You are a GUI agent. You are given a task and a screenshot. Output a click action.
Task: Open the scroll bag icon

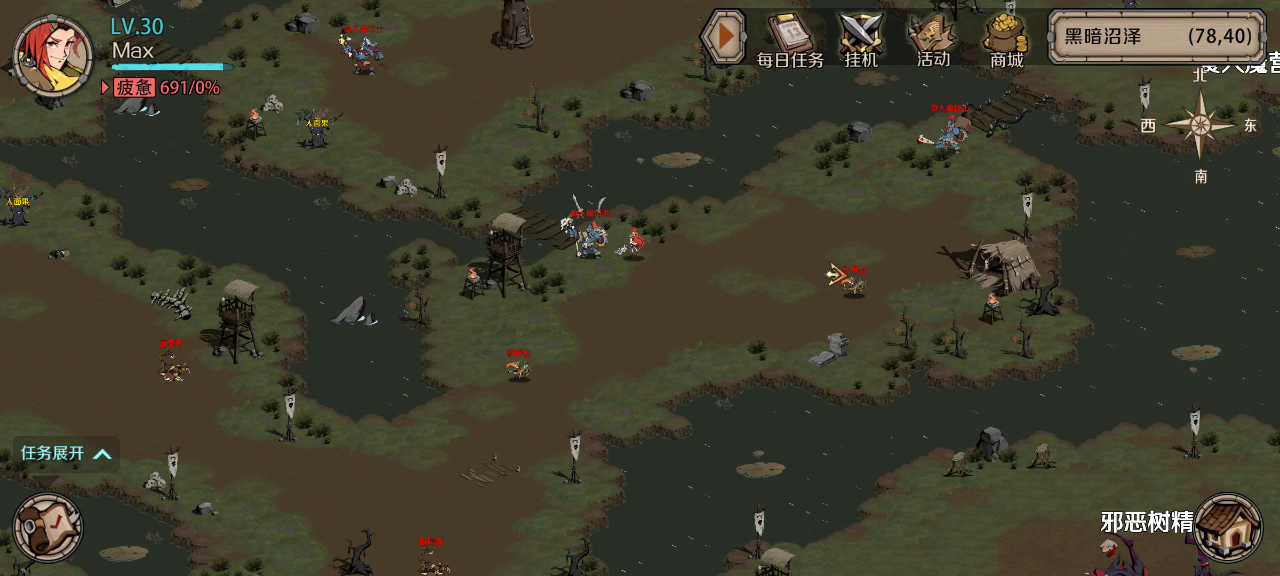[x=47, y=526]
